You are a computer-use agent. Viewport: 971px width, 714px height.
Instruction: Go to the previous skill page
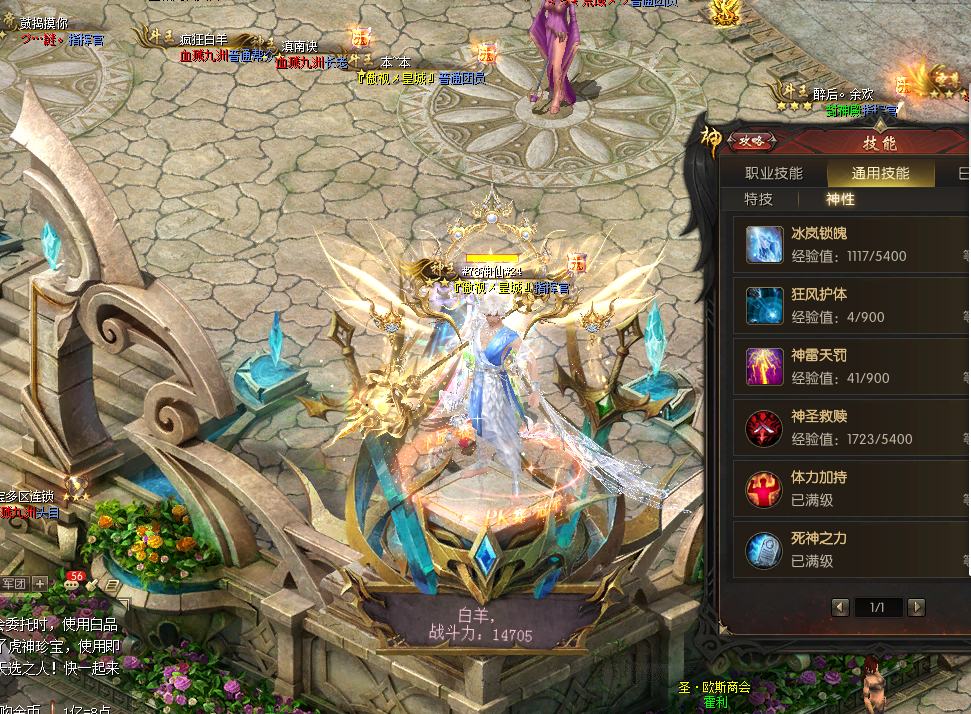tap(841, 607)
